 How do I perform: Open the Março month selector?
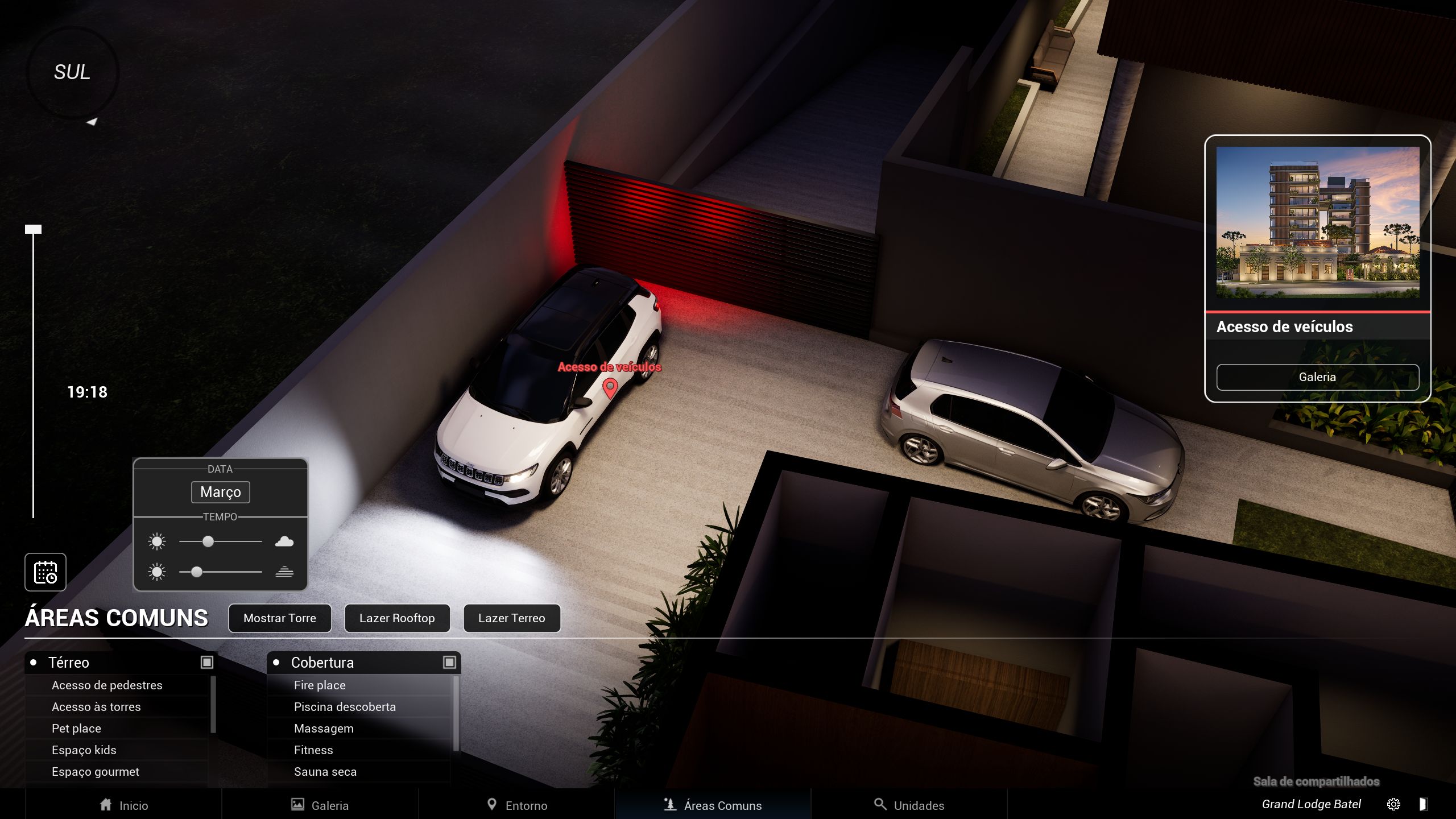221,492
